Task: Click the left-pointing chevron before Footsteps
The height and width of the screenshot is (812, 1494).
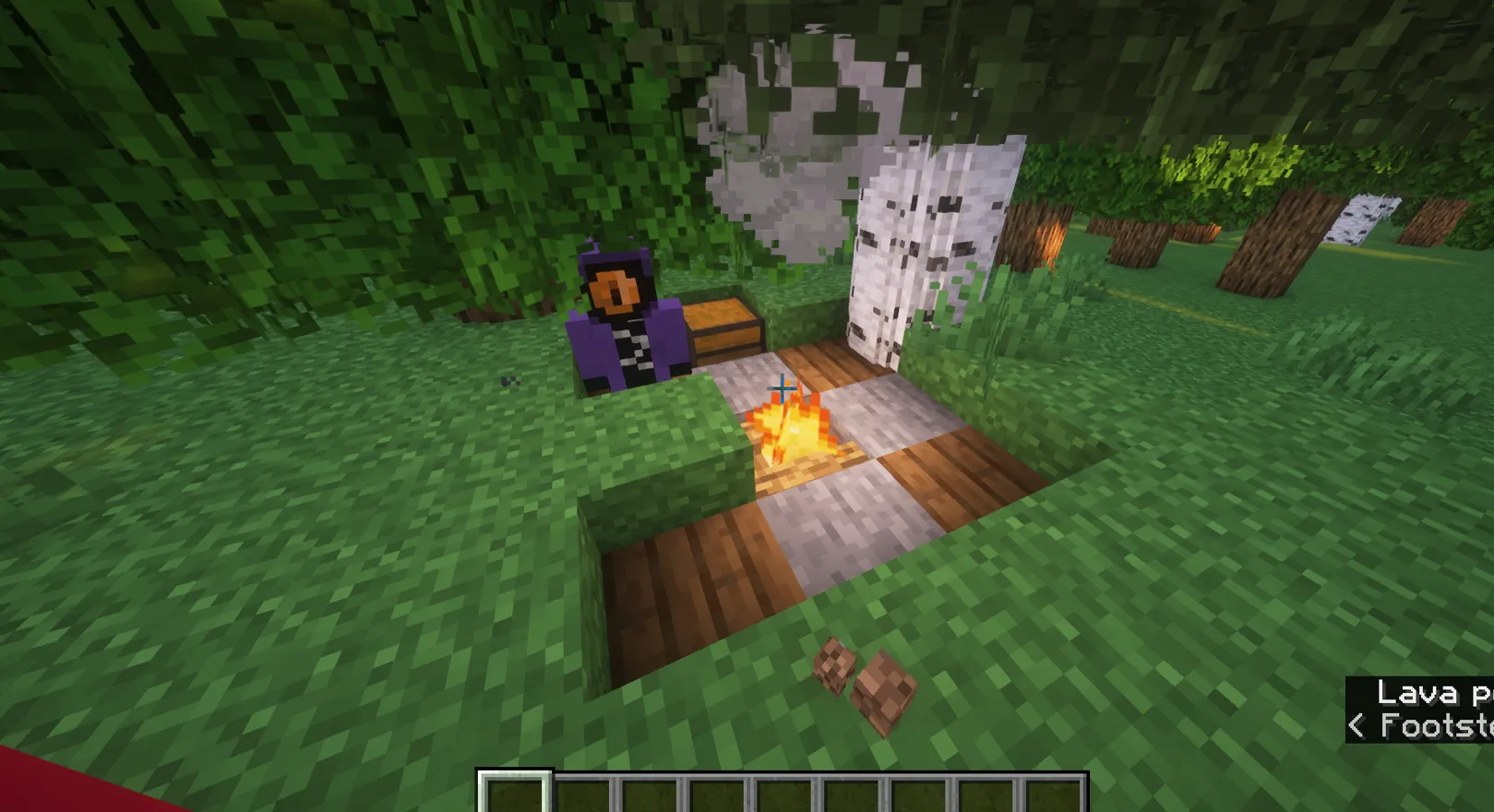Action: point(1357,726)
